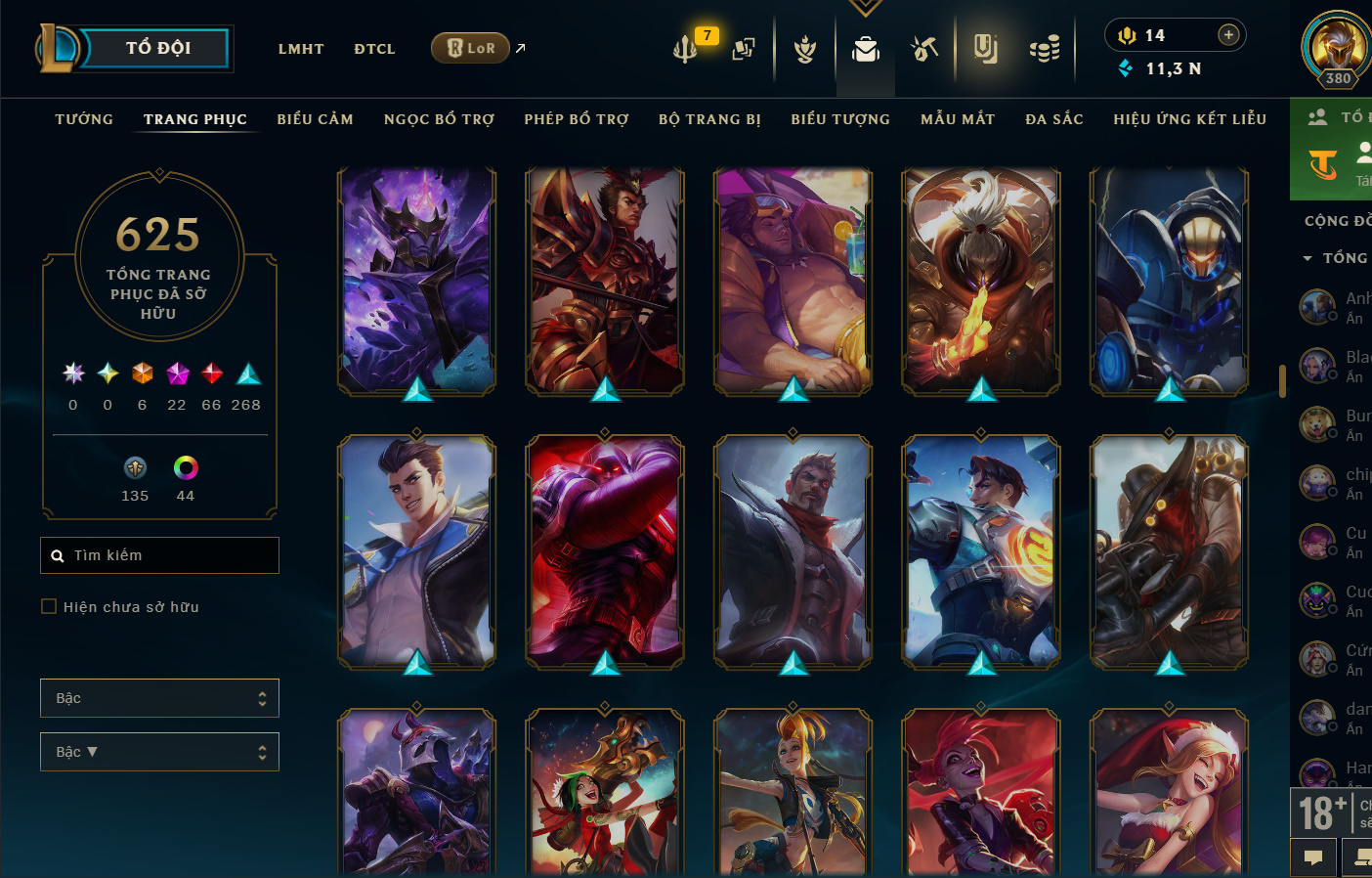Open the TƯỚNG champions tab

[x=84, y=119]
